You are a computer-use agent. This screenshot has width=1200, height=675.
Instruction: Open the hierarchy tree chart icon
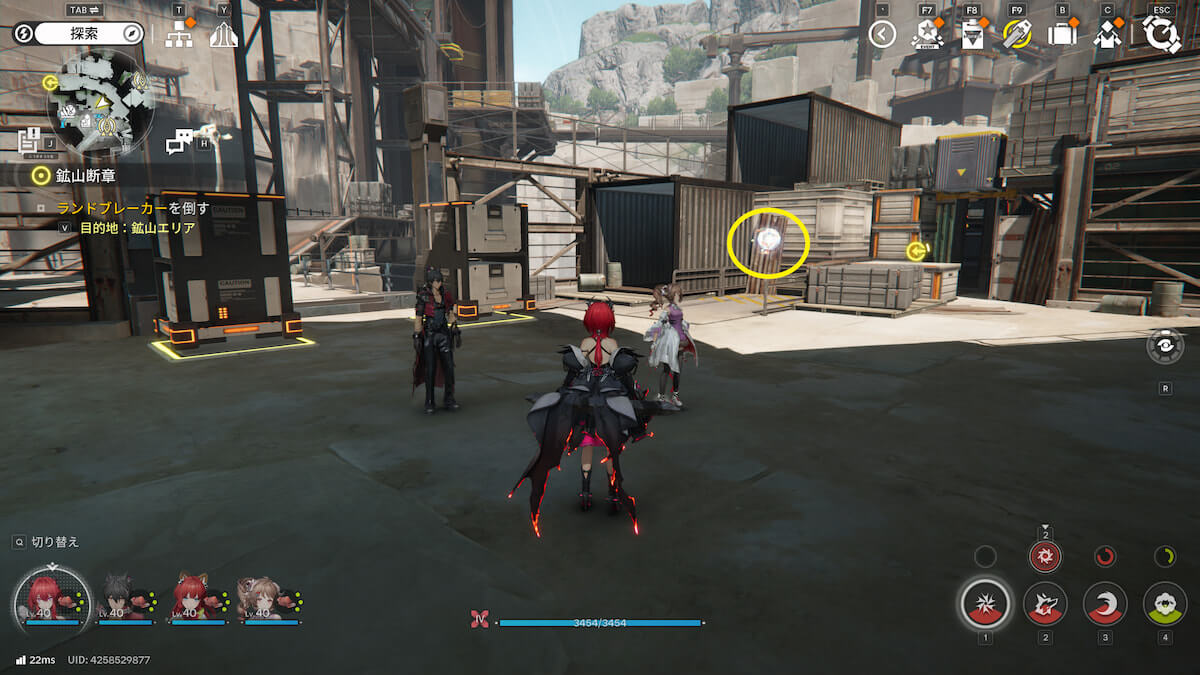(x=179, y=35)
